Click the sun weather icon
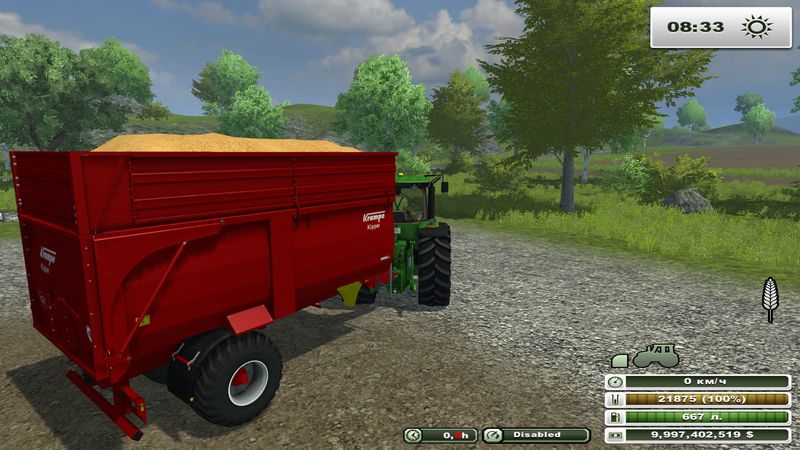 [x=757, y=27]
